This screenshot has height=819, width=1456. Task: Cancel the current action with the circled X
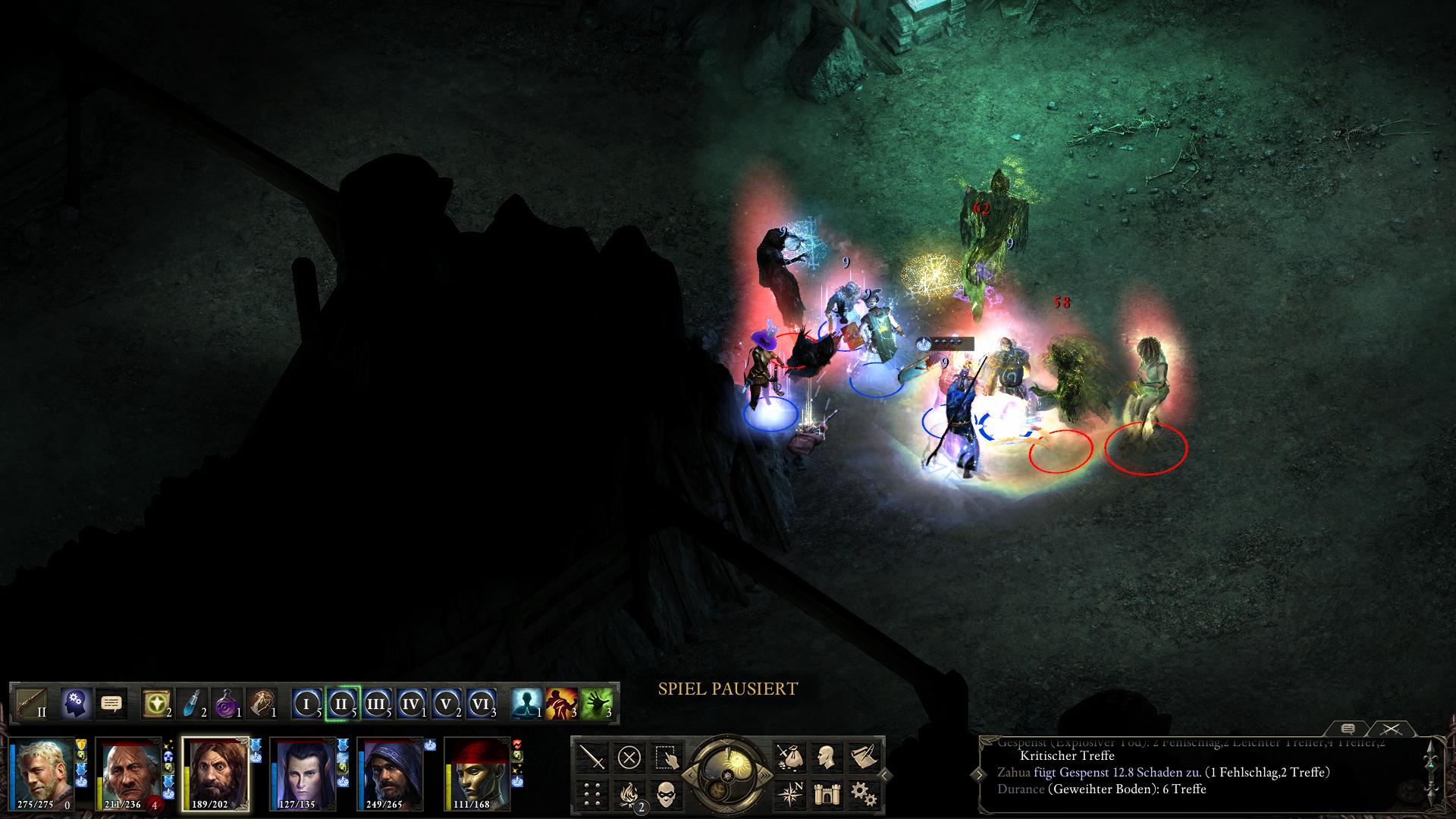[629, 757]
